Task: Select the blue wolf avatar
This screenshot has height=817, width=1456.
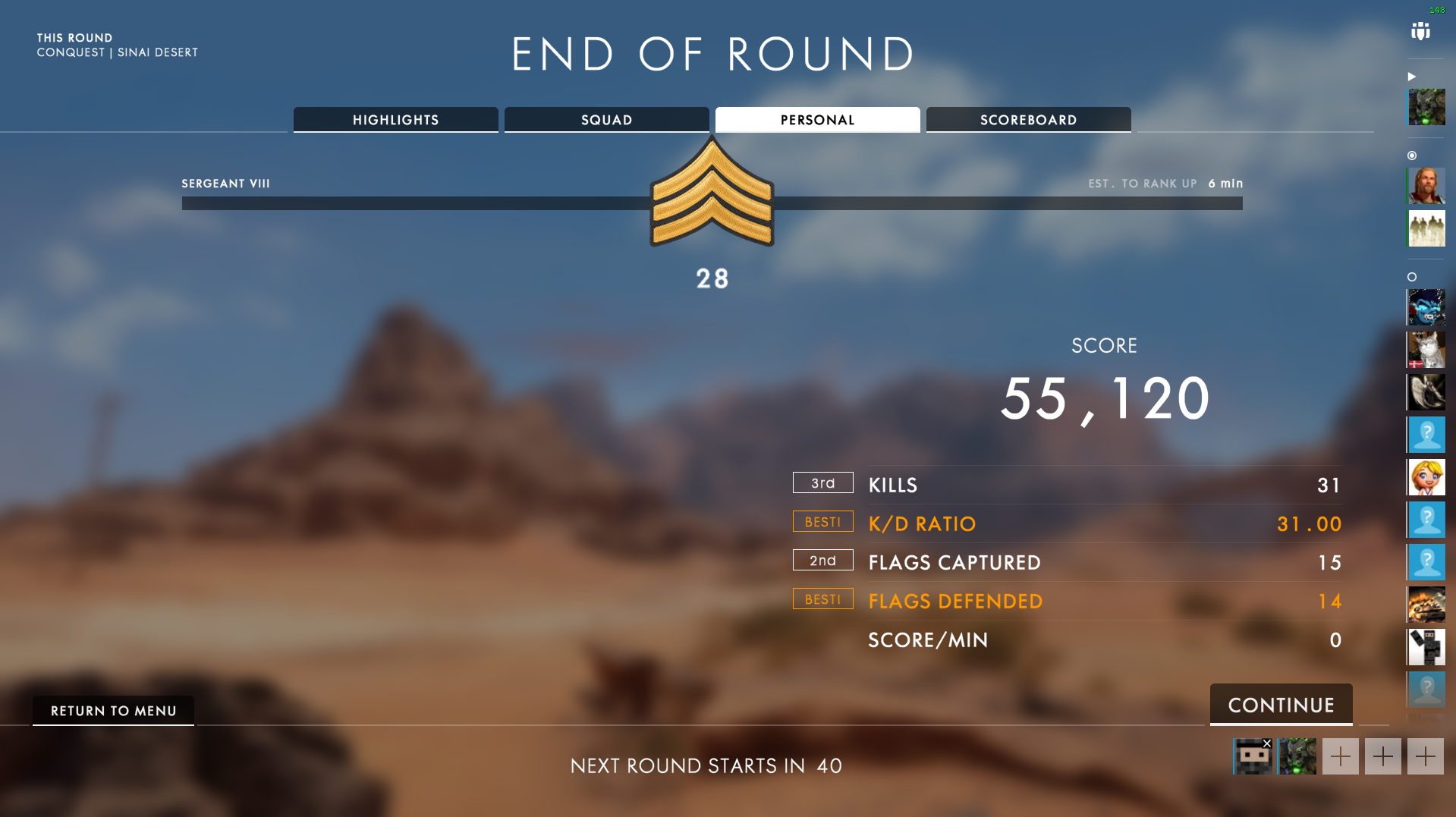Action: tap(1426, 307)
